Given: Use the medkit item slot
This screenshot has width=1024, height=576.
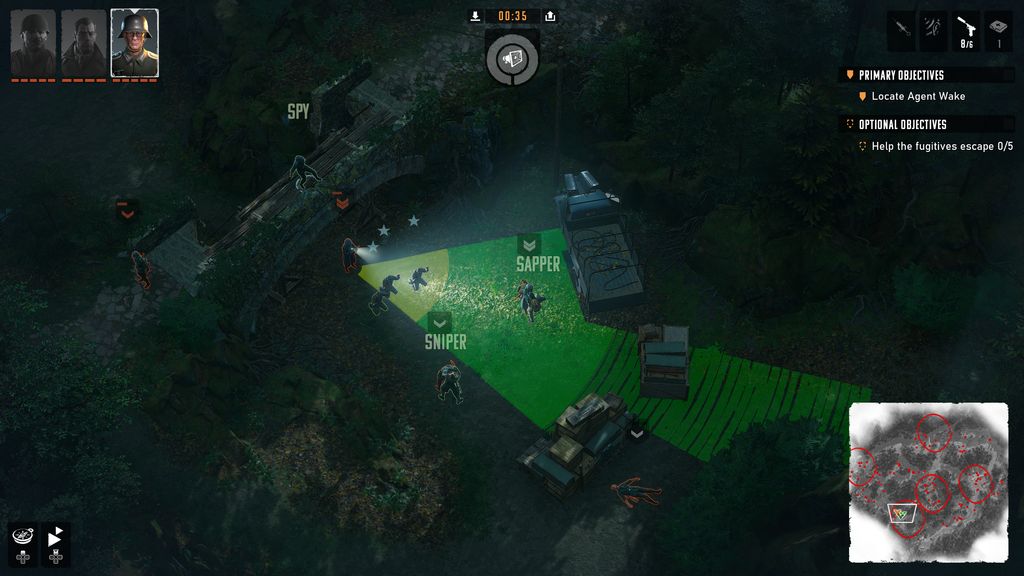Looking at the screenshot, I should tap(999, 30).
